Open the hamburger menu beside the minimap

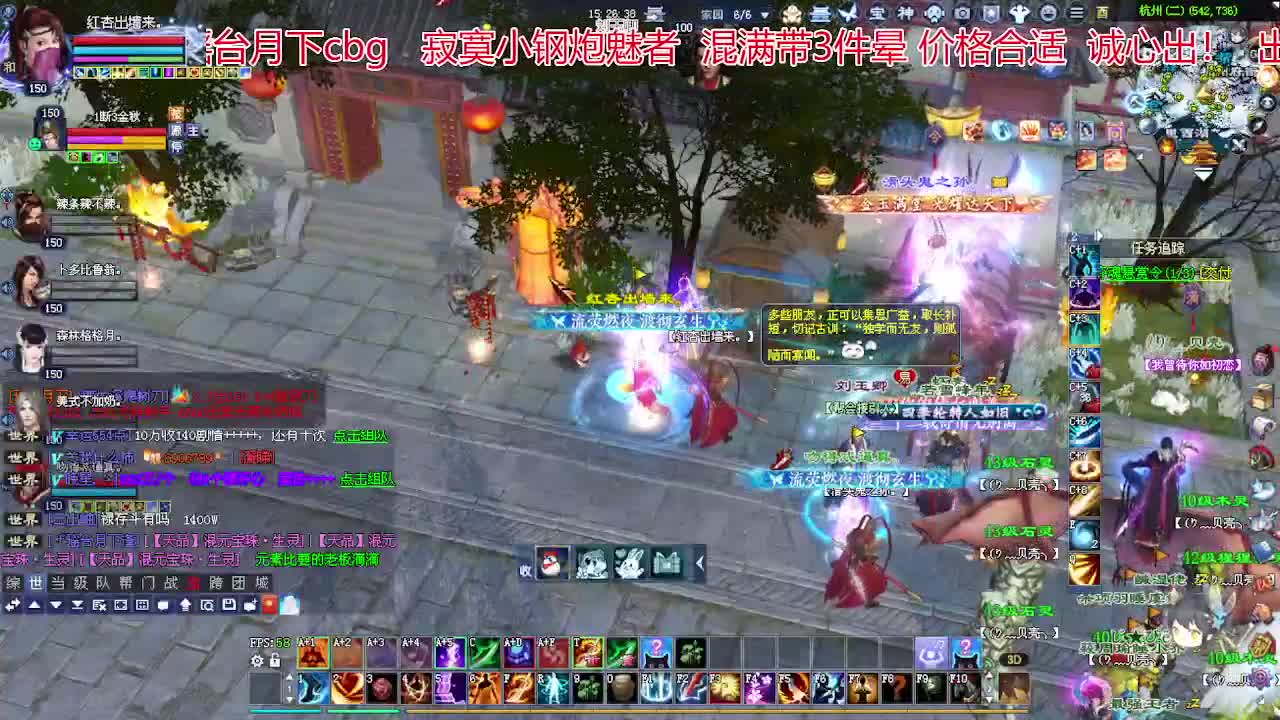[x=1076, y=11]
